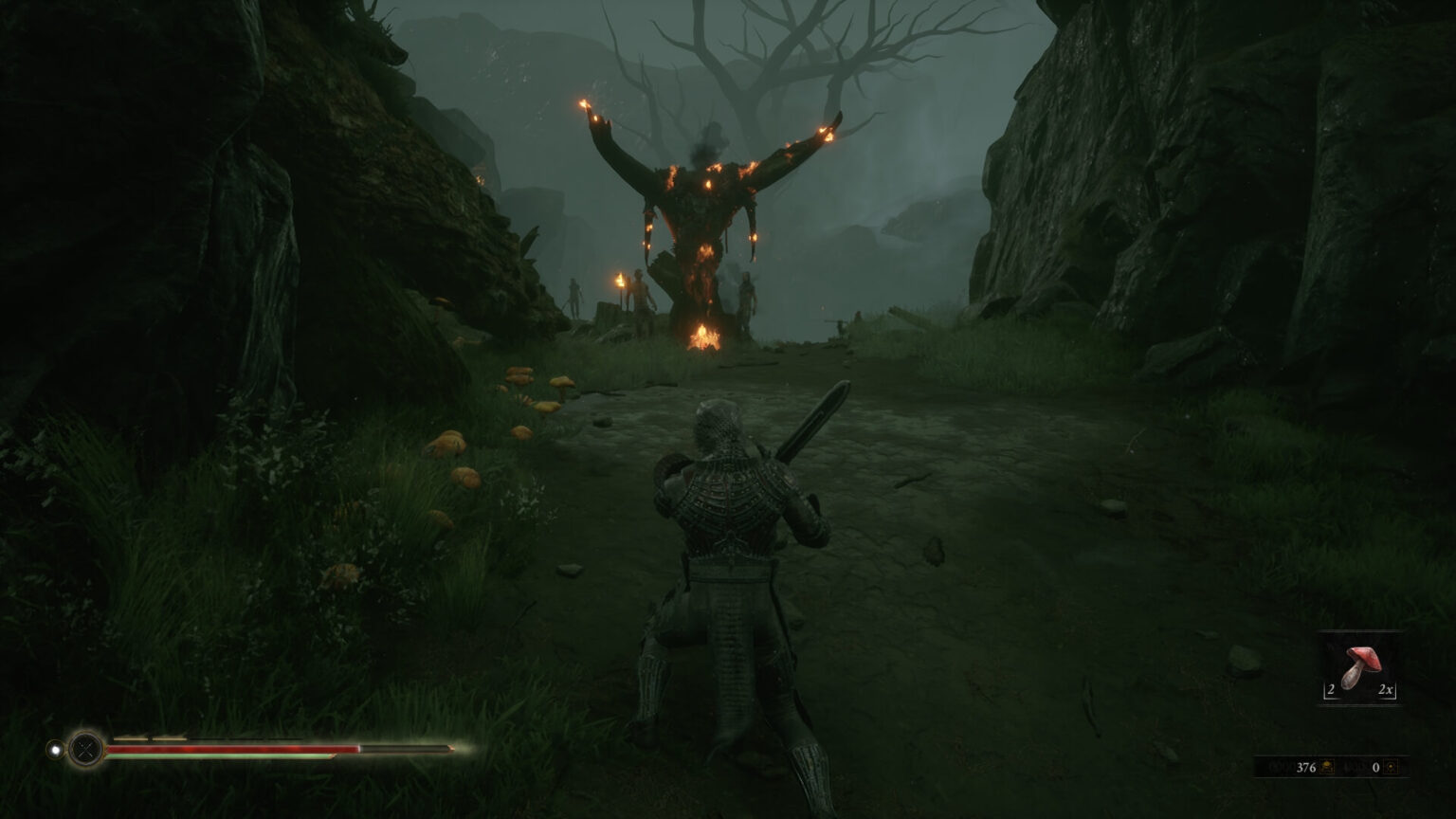Click the 2x stack multiplier label
The height and width of the screenshot is (819, 1456).
point(1388,689)
